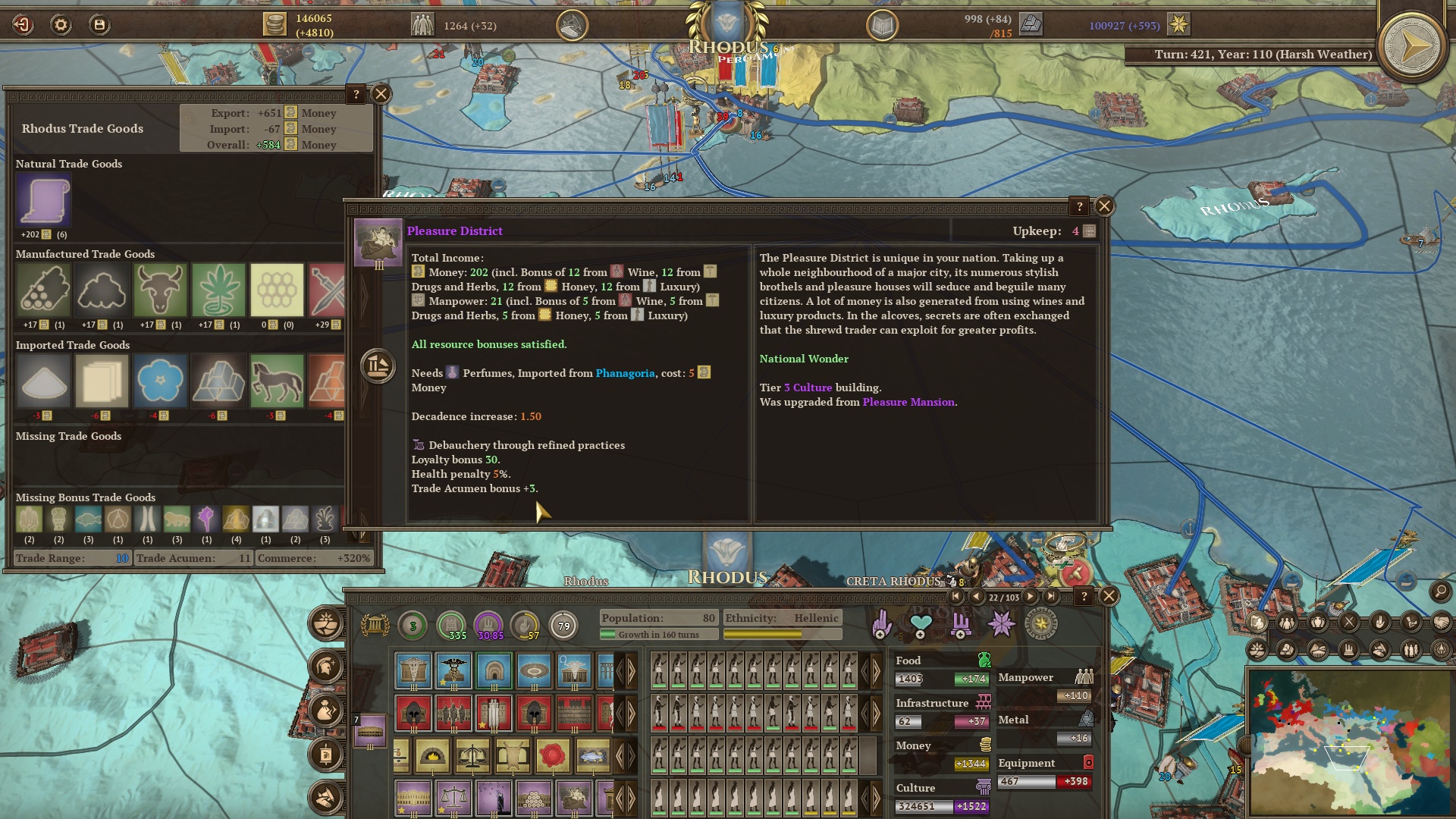Open the game settings gear icon
The height and width of the screenshot is (819, 1456).
(x=60, y=23)
